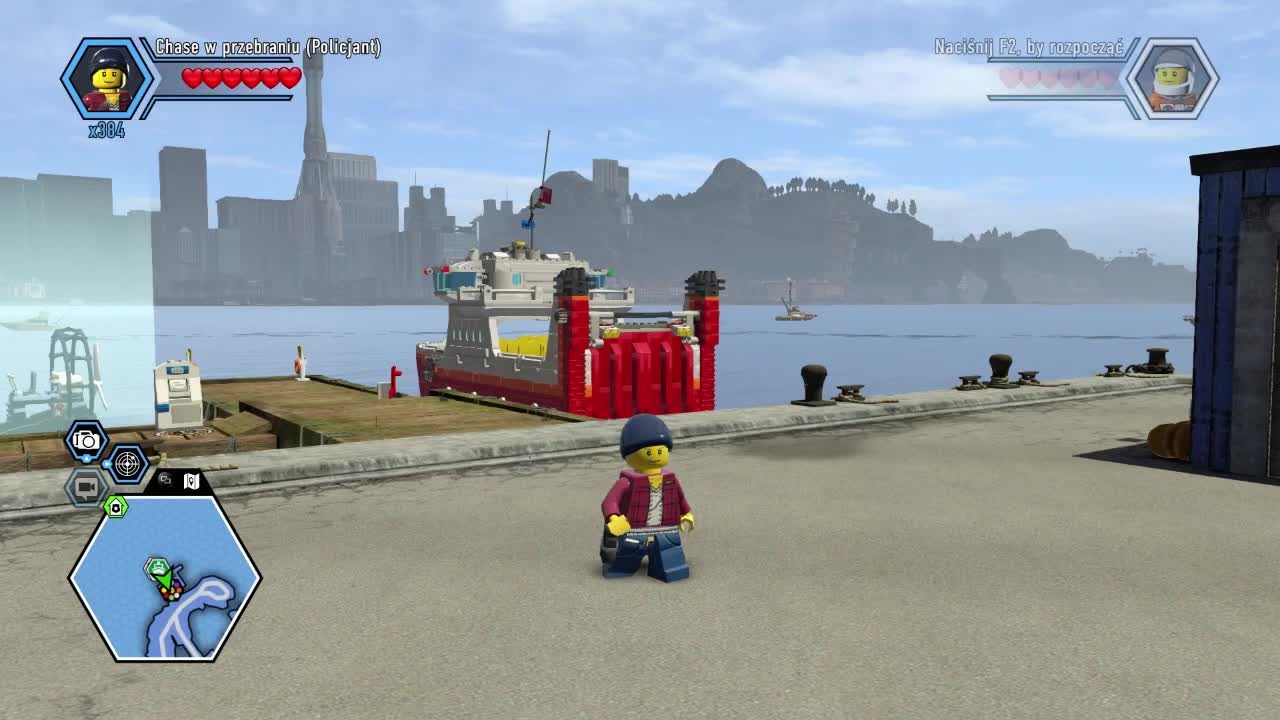Open the map pin icon above minimap

coord(191,481)
